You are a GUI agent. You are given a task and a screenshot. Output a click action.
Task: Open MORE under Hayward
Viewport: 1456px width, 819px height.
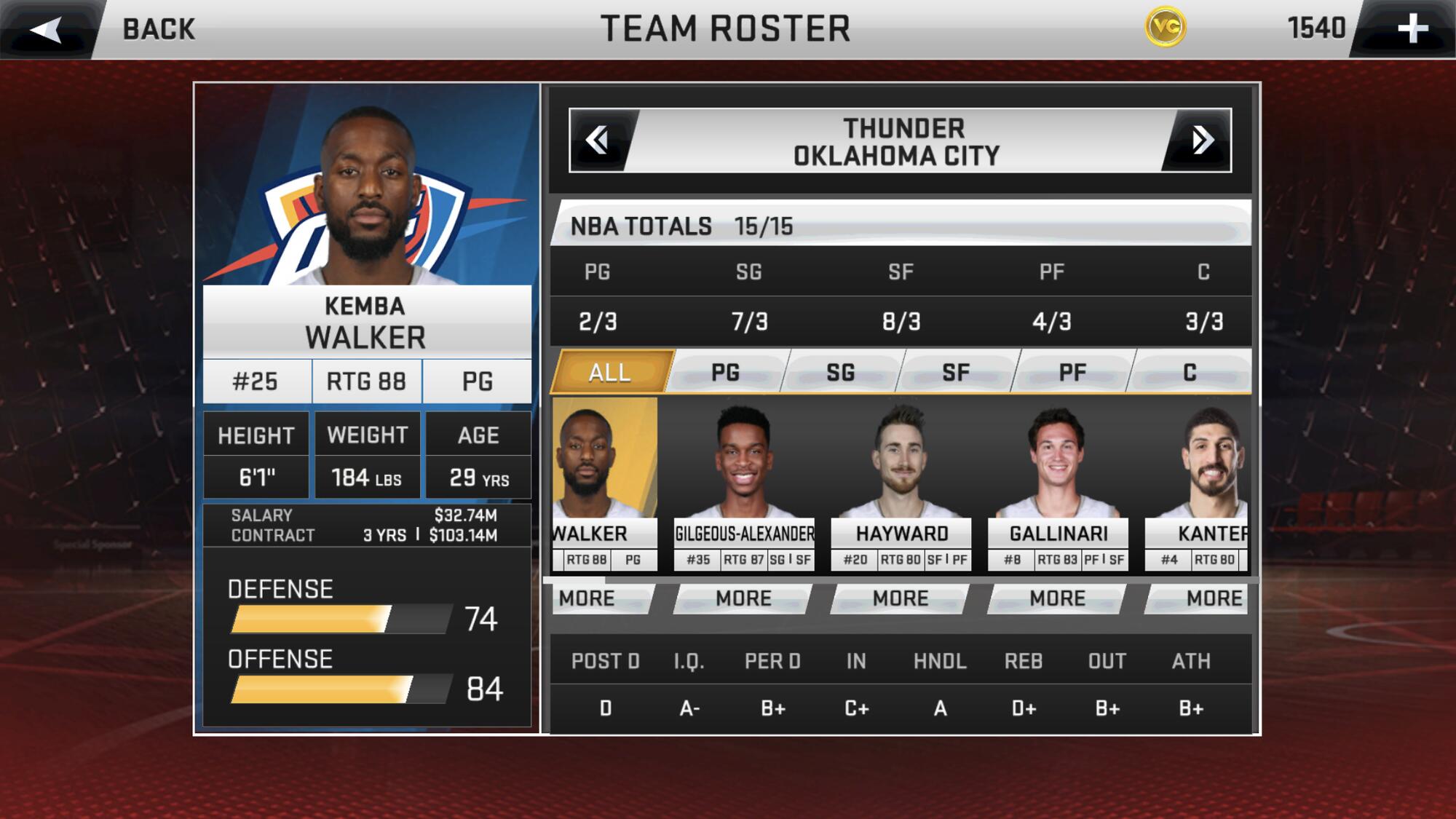901,598
